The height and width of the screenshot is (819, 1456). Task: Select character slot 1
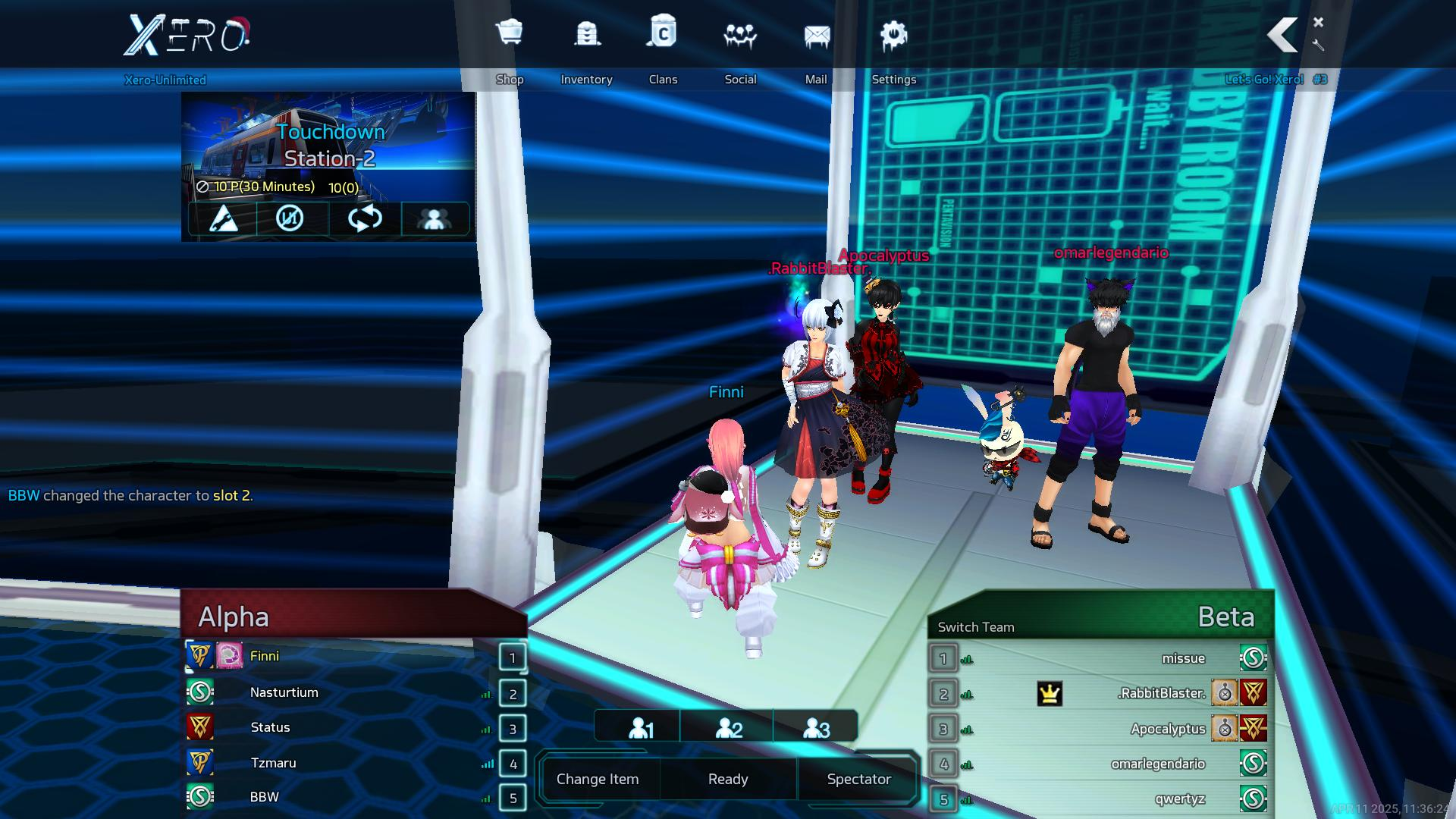(641, 728)
